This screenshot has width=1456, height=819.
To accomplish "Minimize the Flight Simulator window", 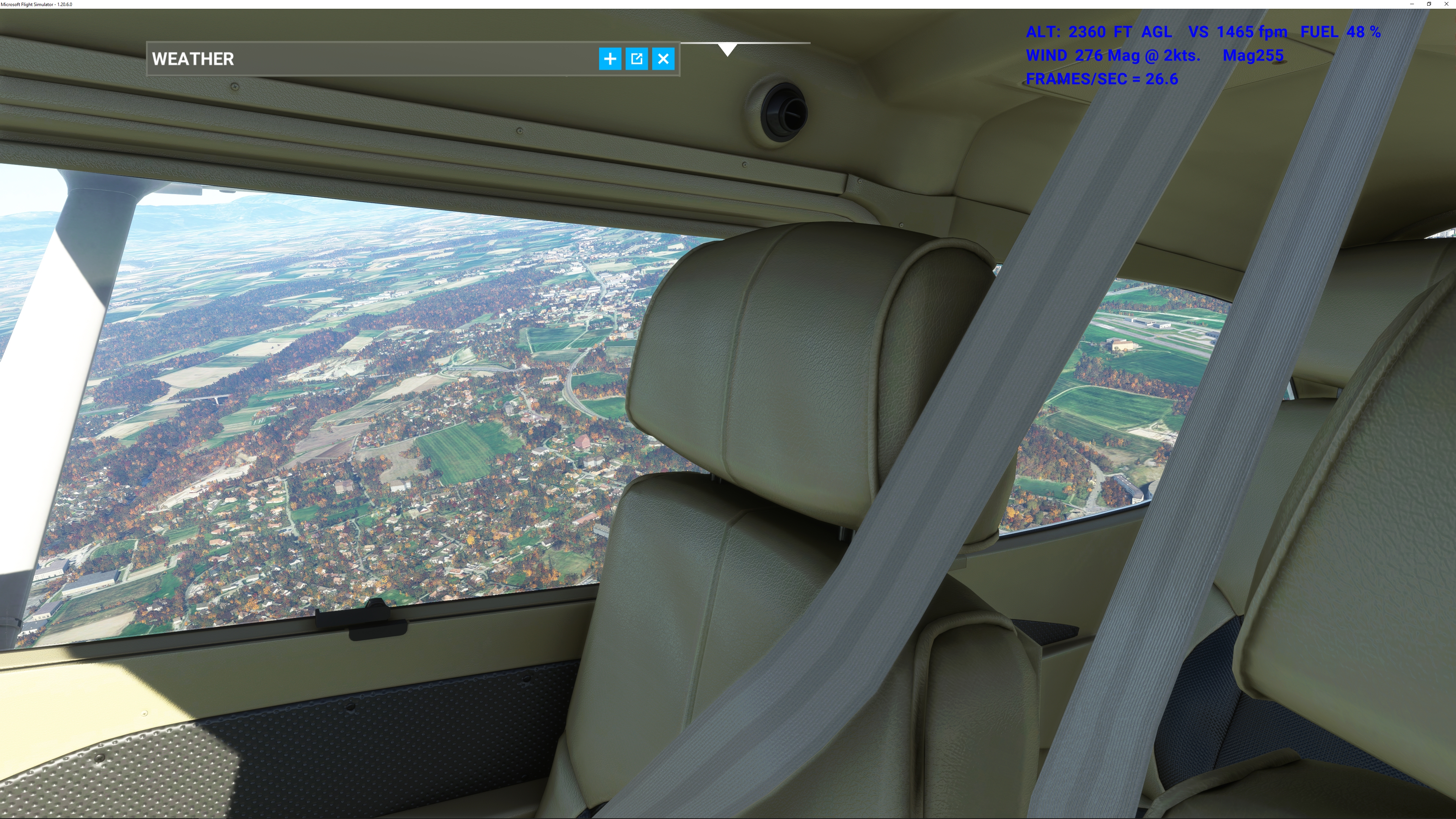I will (1411, 4).
